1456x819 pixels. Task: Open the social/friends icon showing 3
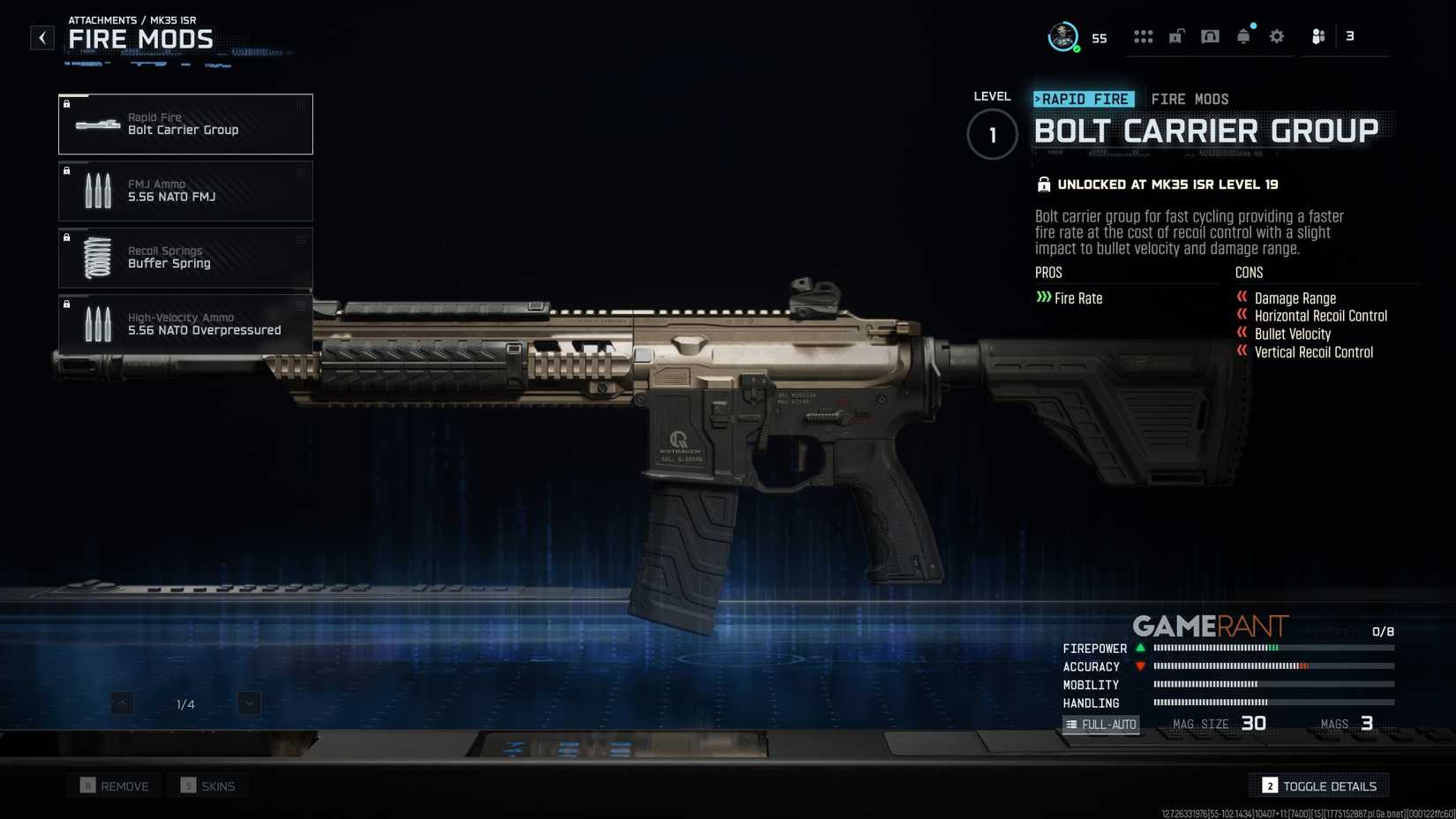tap(1318, 36)
